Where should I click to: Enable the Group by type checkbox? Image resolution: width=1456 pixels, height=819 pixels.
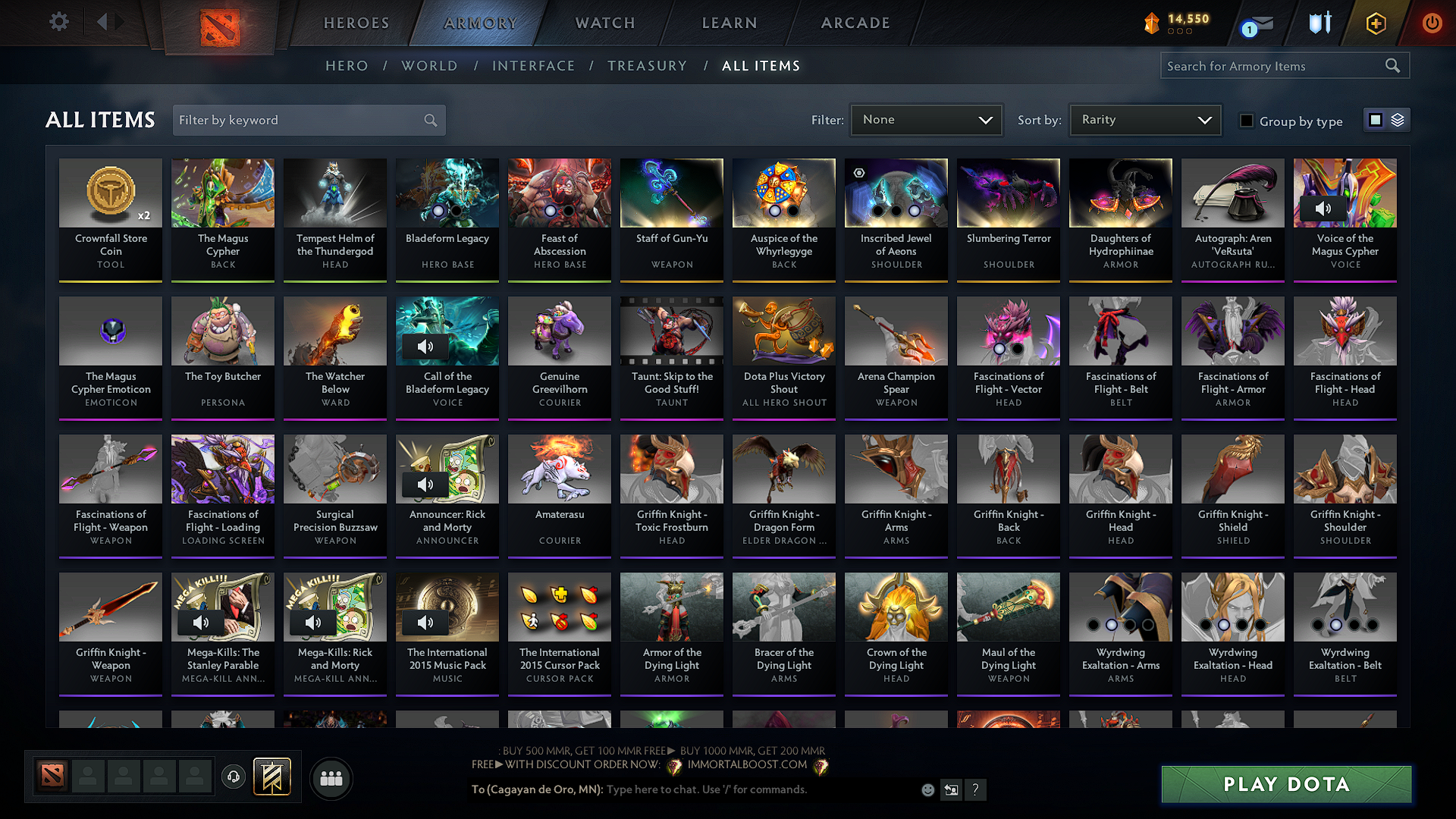[x=1247, y=121]
